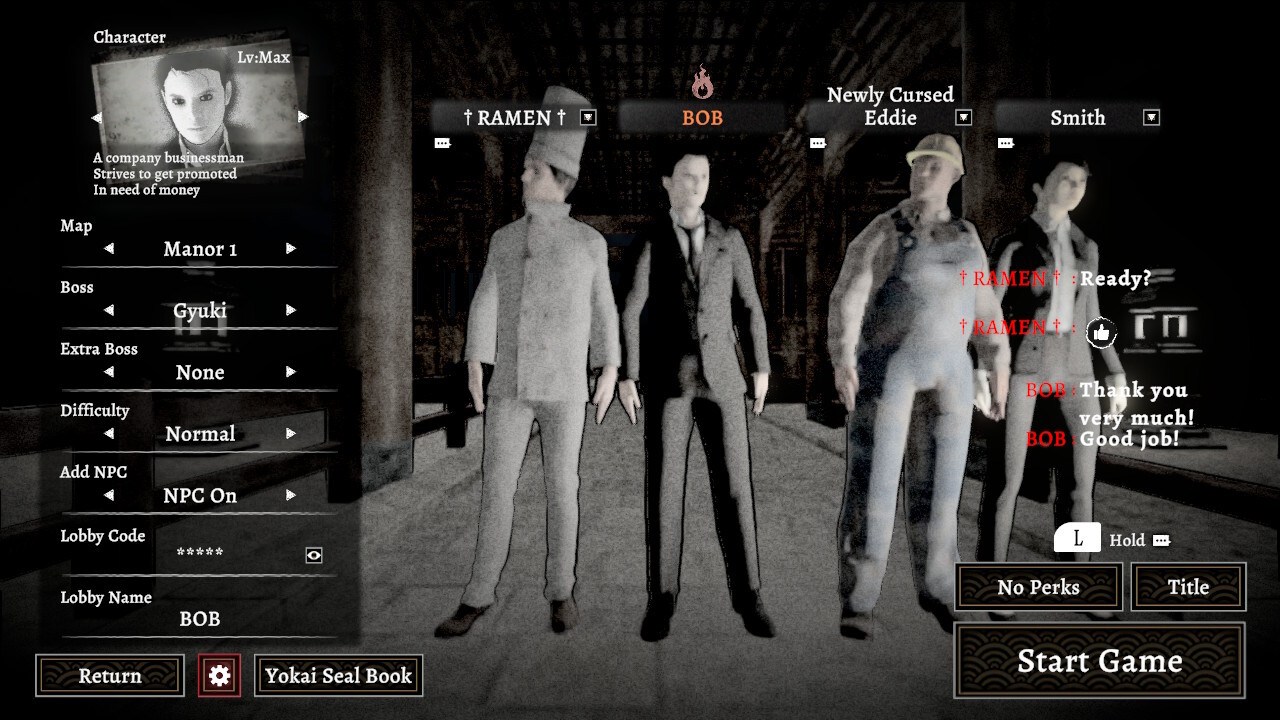Viewport: 1280px width, 720px height.
Task: Click the speech bubble icon below RAMEN
Action: [x=442, y=142]
